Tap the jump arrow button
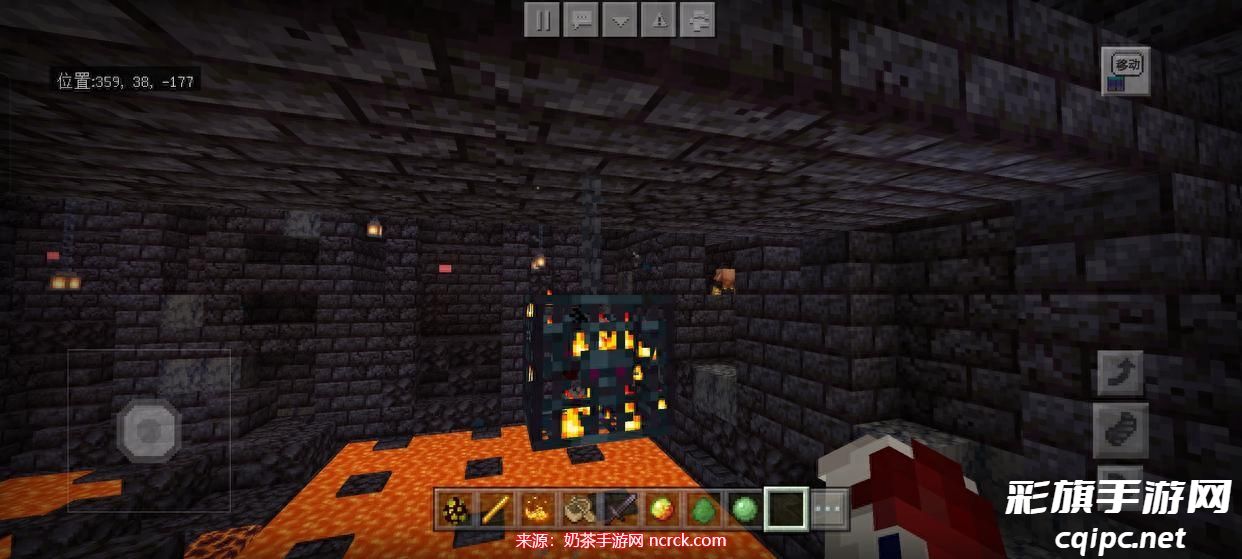This screenshot has height=559, width=1242. tap(1120, 374)
